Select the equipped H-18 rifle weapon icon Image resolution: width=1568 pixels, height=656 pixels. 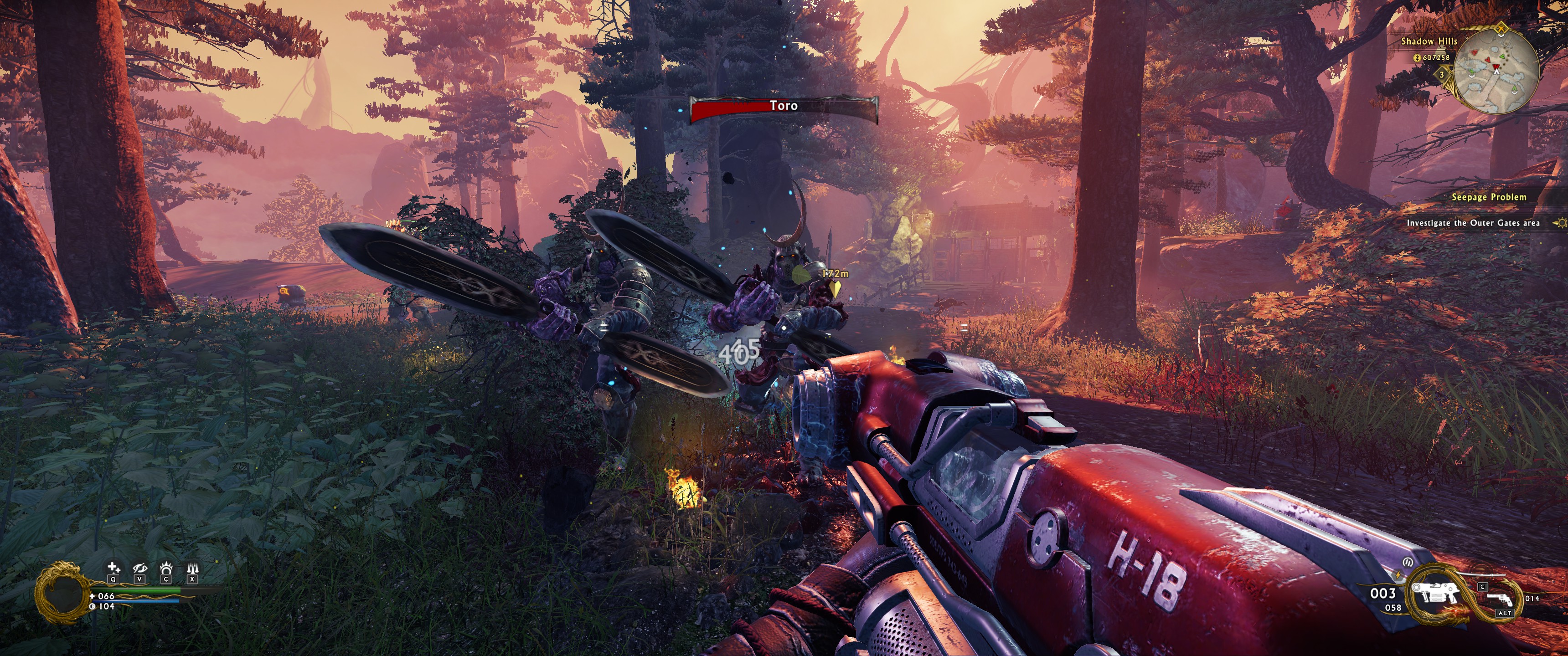pyautogui.click(x=1435, y=592)
